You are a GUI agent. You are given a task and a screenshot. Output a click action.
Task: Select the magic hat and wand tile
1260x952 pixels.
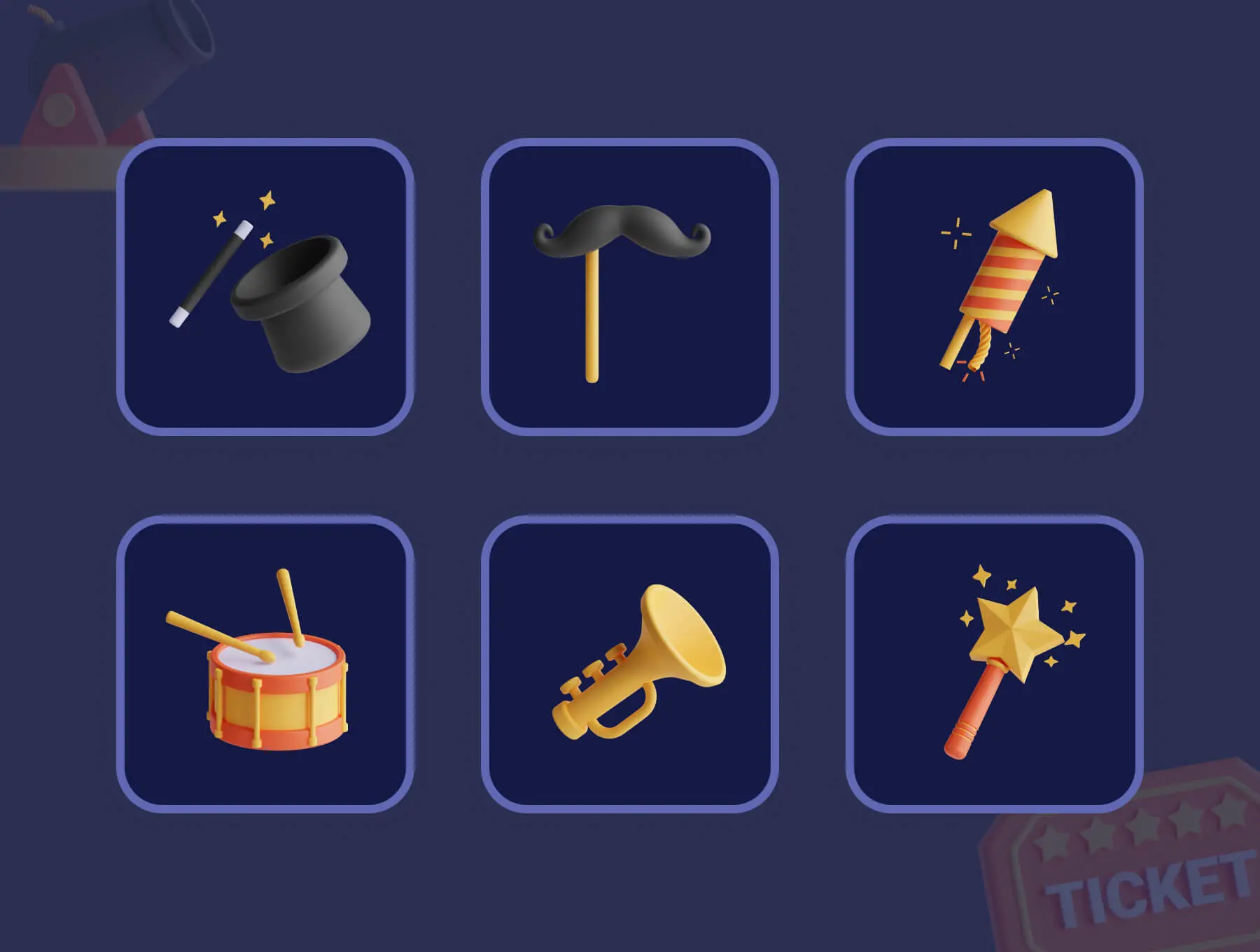(265, 287)
